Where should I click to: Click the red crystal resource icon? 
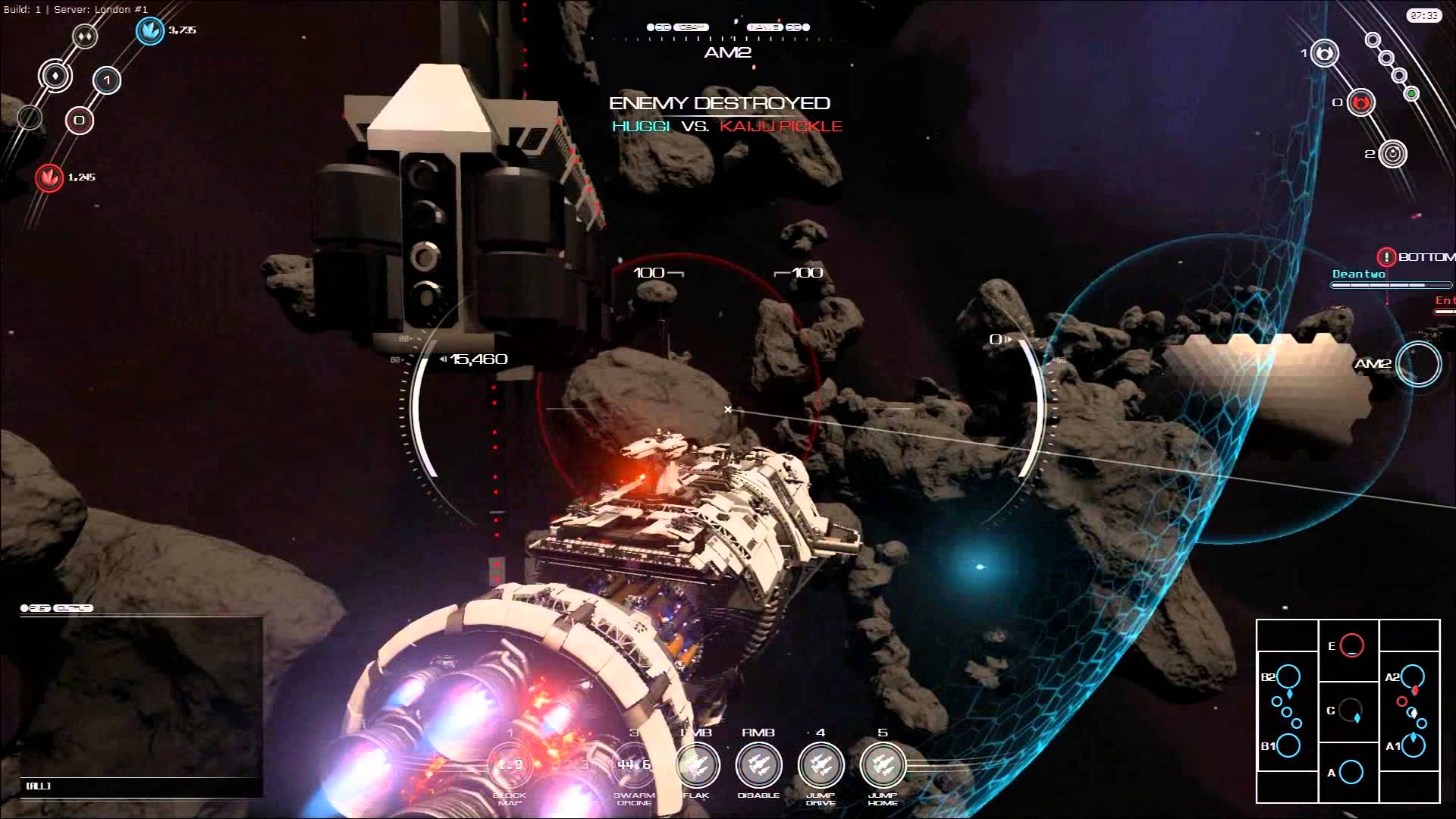point(49,178)
